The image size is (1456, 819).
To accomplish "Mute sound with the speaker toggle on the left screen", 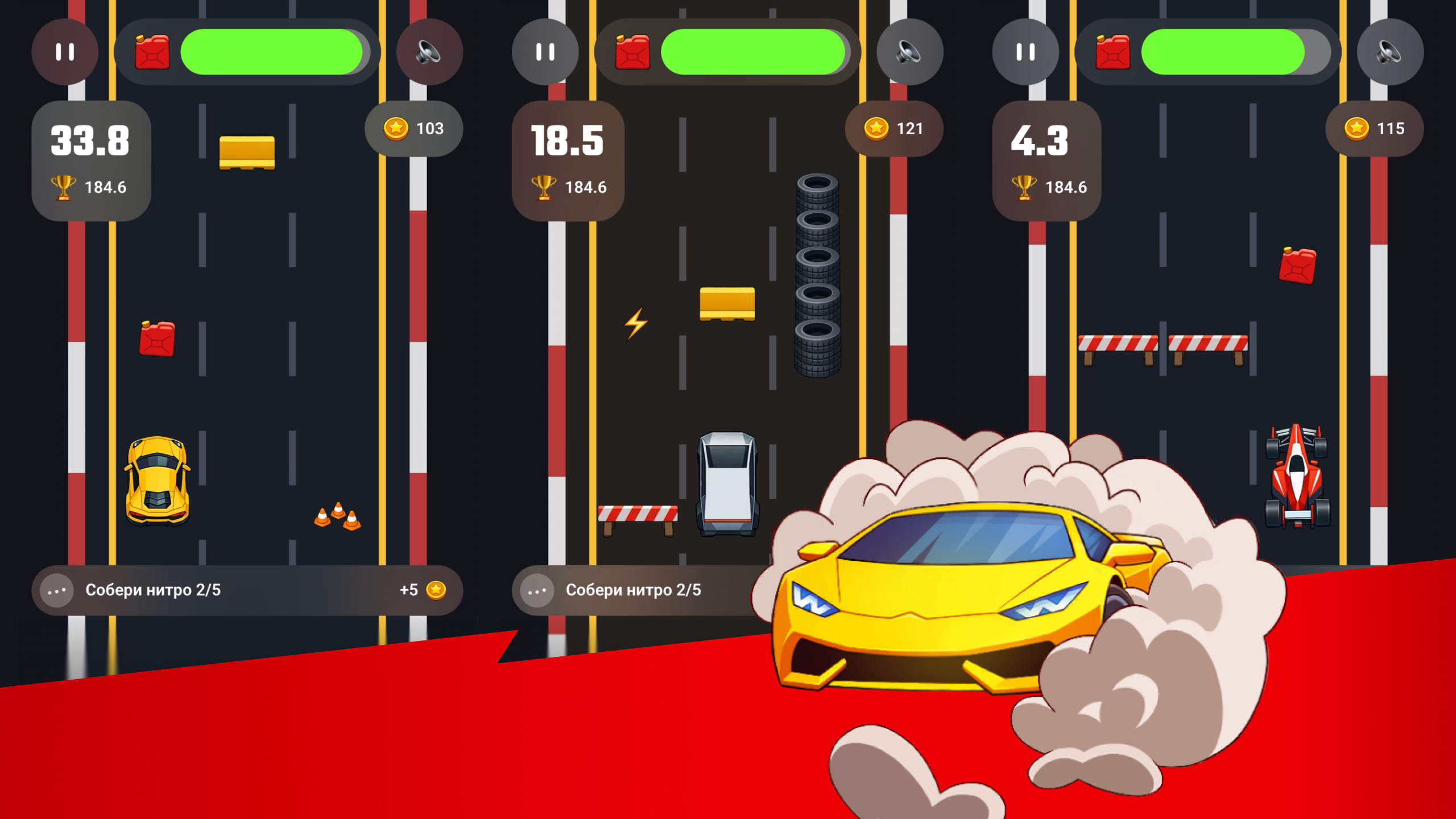I will 431,52.
